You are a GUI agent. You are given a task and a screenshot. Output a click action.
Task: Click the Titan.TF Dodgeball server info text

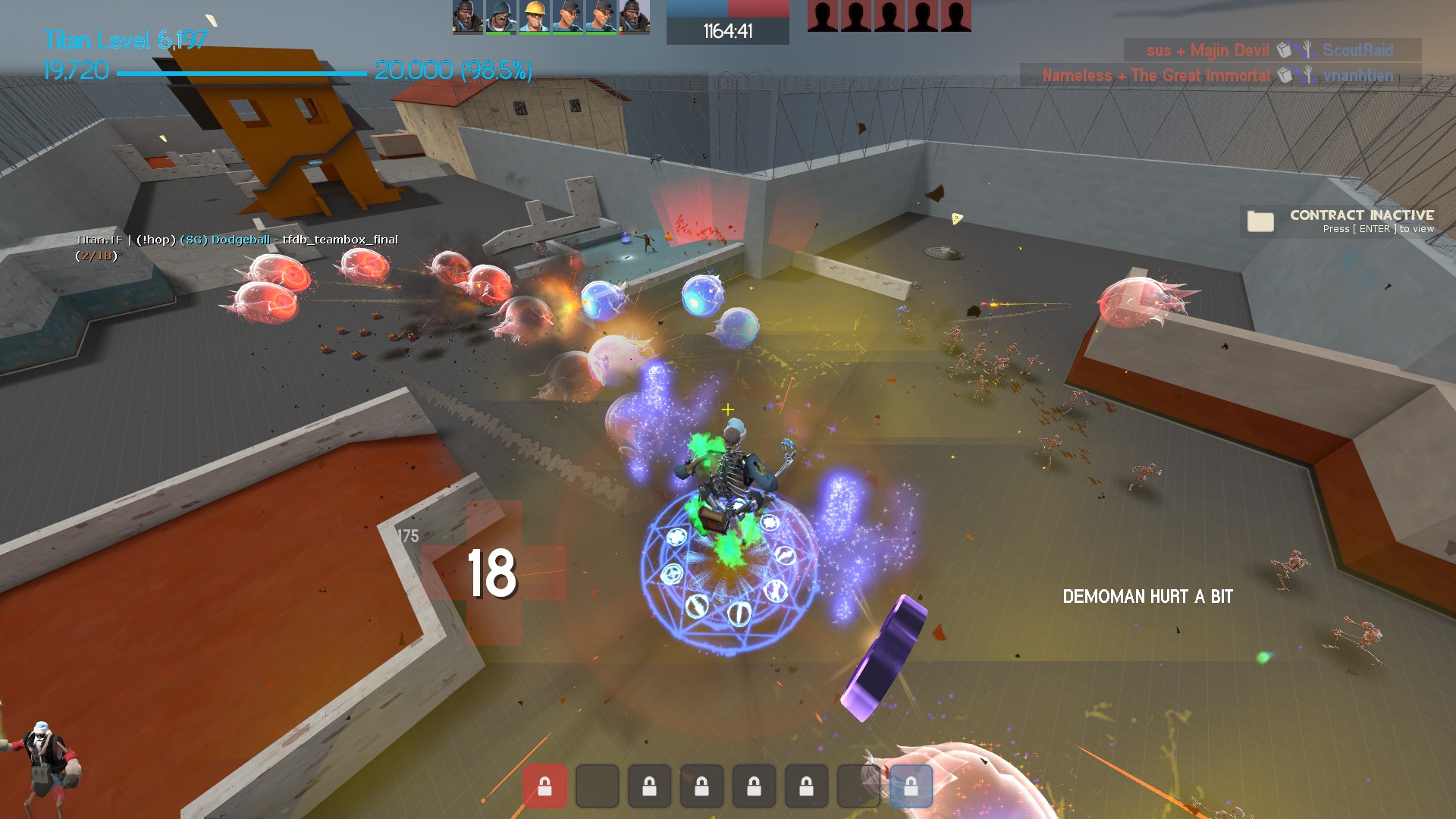(237, 240)
